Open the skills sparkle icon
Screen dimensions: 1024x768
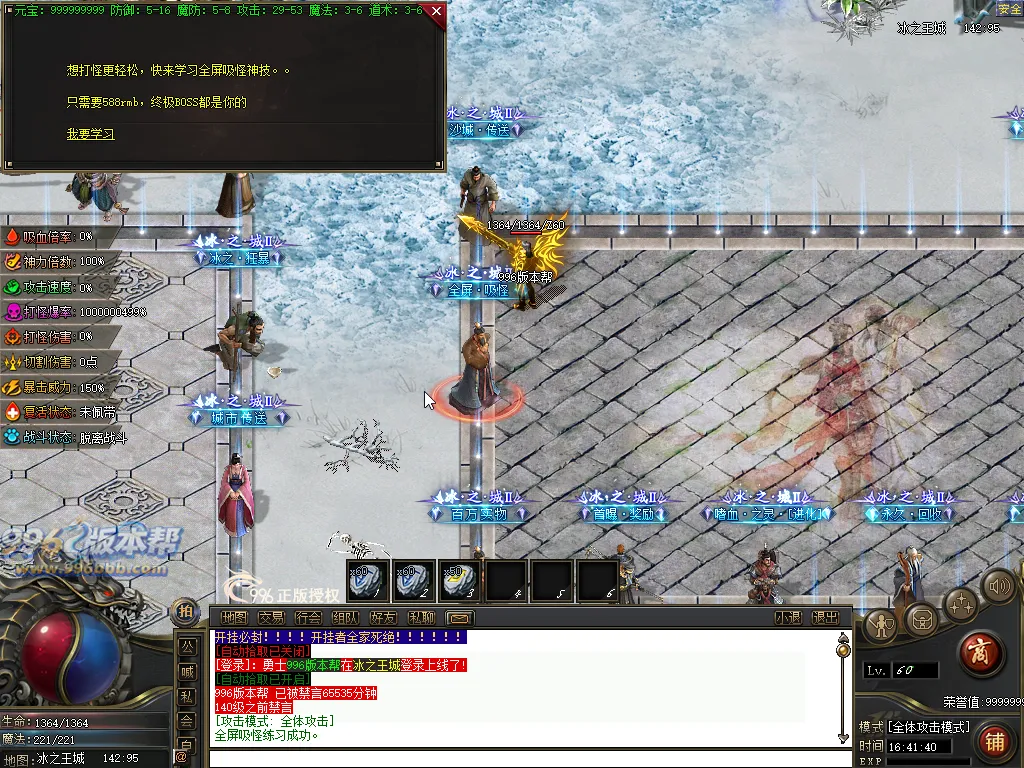962,605
